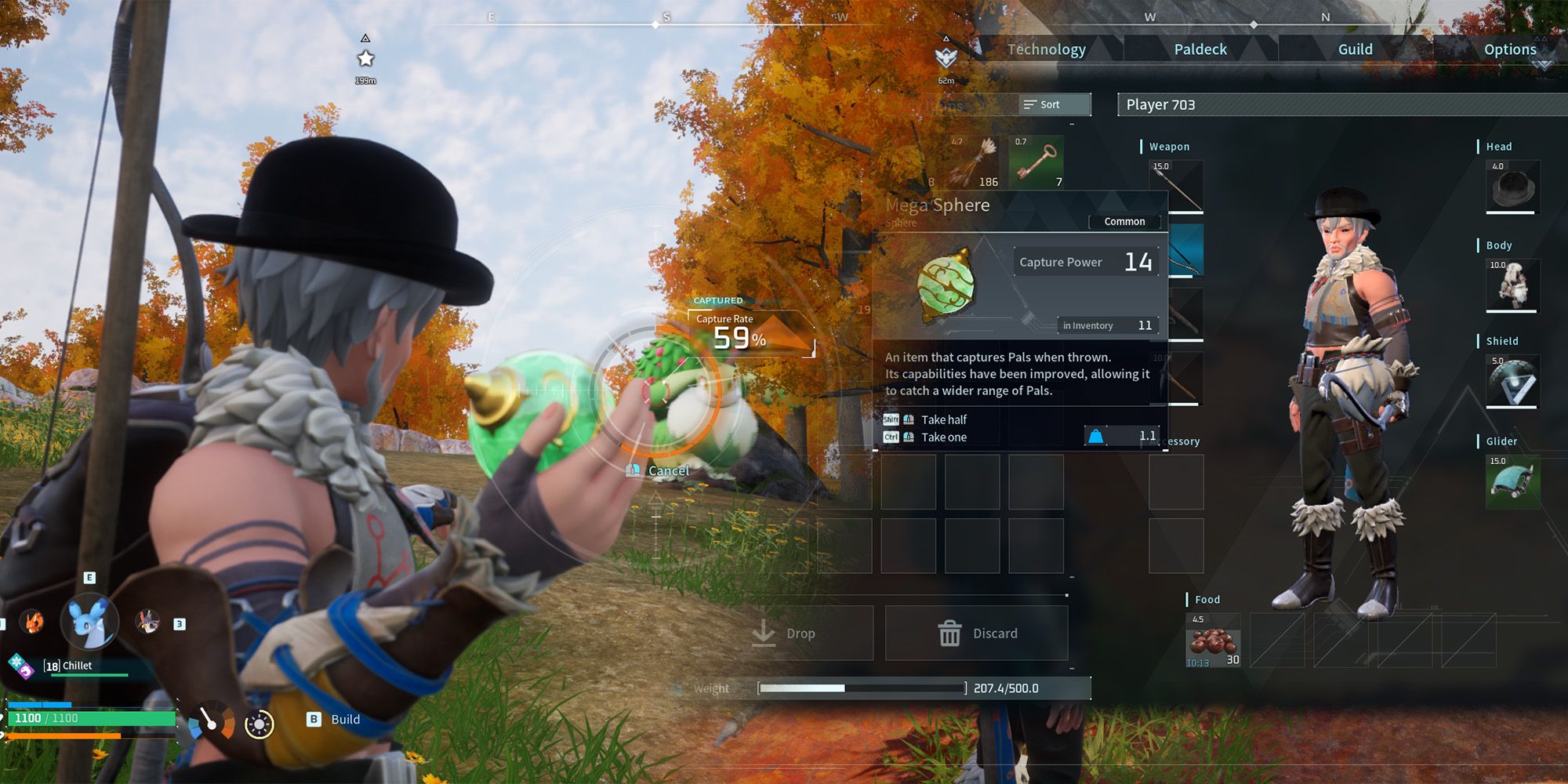Switch to the Technology tab
1568x784 pixels.
coord(1046,49)
